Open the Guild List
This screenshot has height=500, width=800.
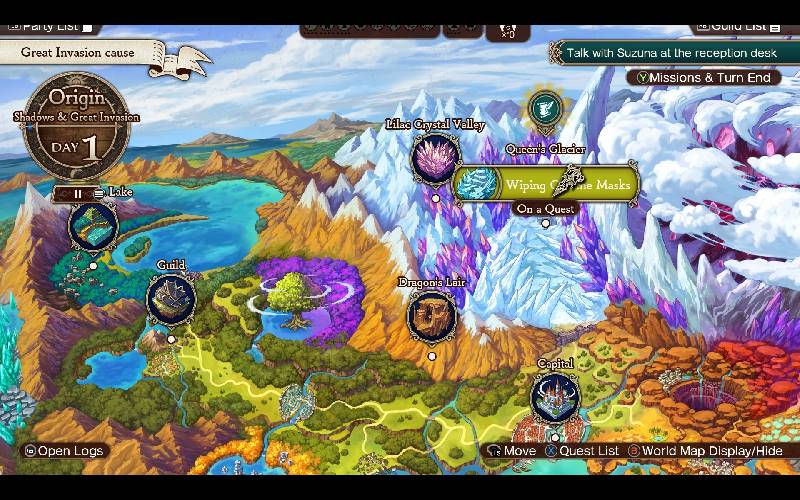(738, 26)
